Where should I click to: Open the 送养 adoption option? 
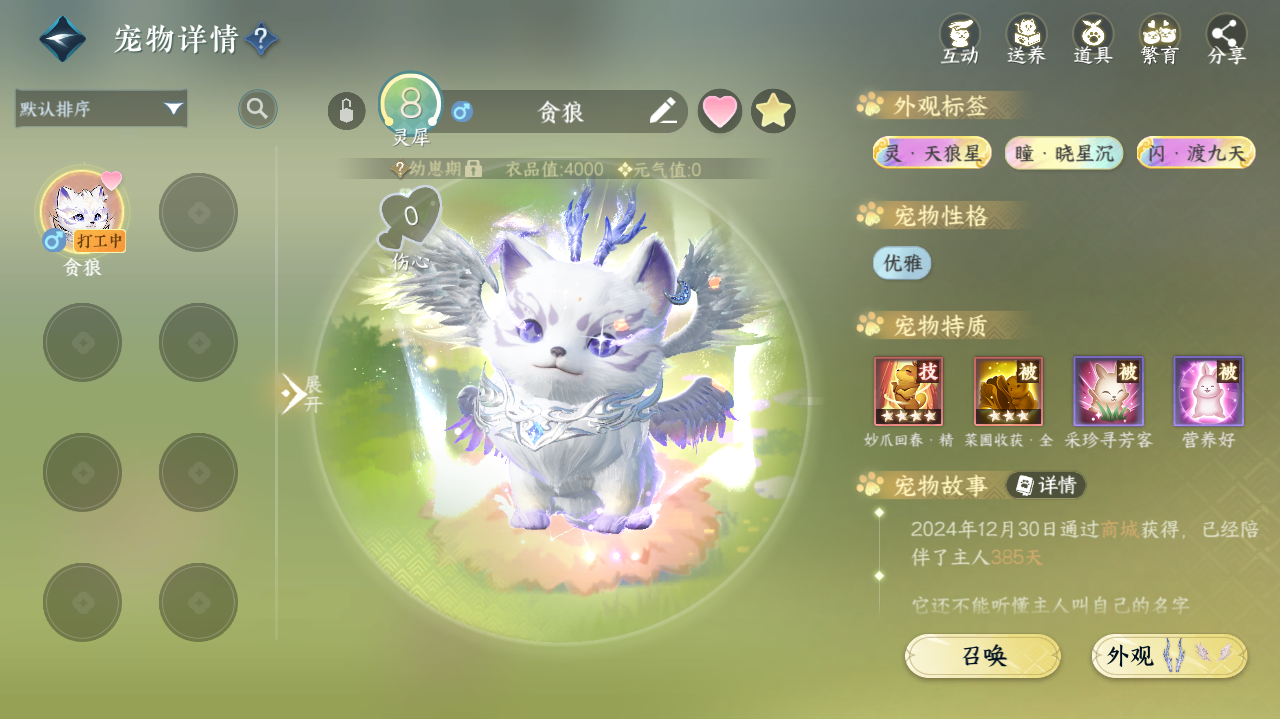tap(1026, 39)
